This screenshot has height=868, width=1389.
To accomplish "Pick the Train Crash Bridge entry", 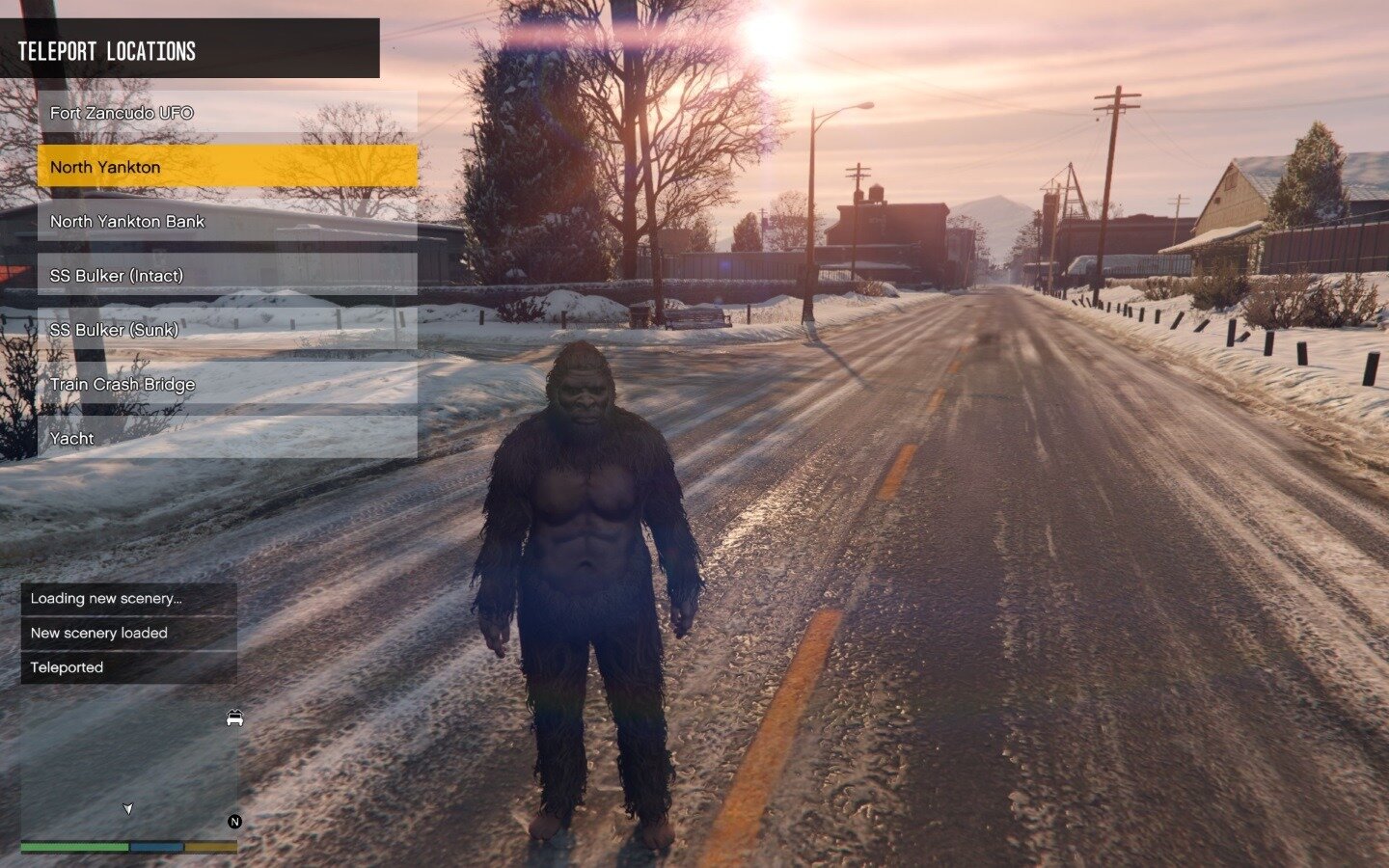I will (228, 384).
